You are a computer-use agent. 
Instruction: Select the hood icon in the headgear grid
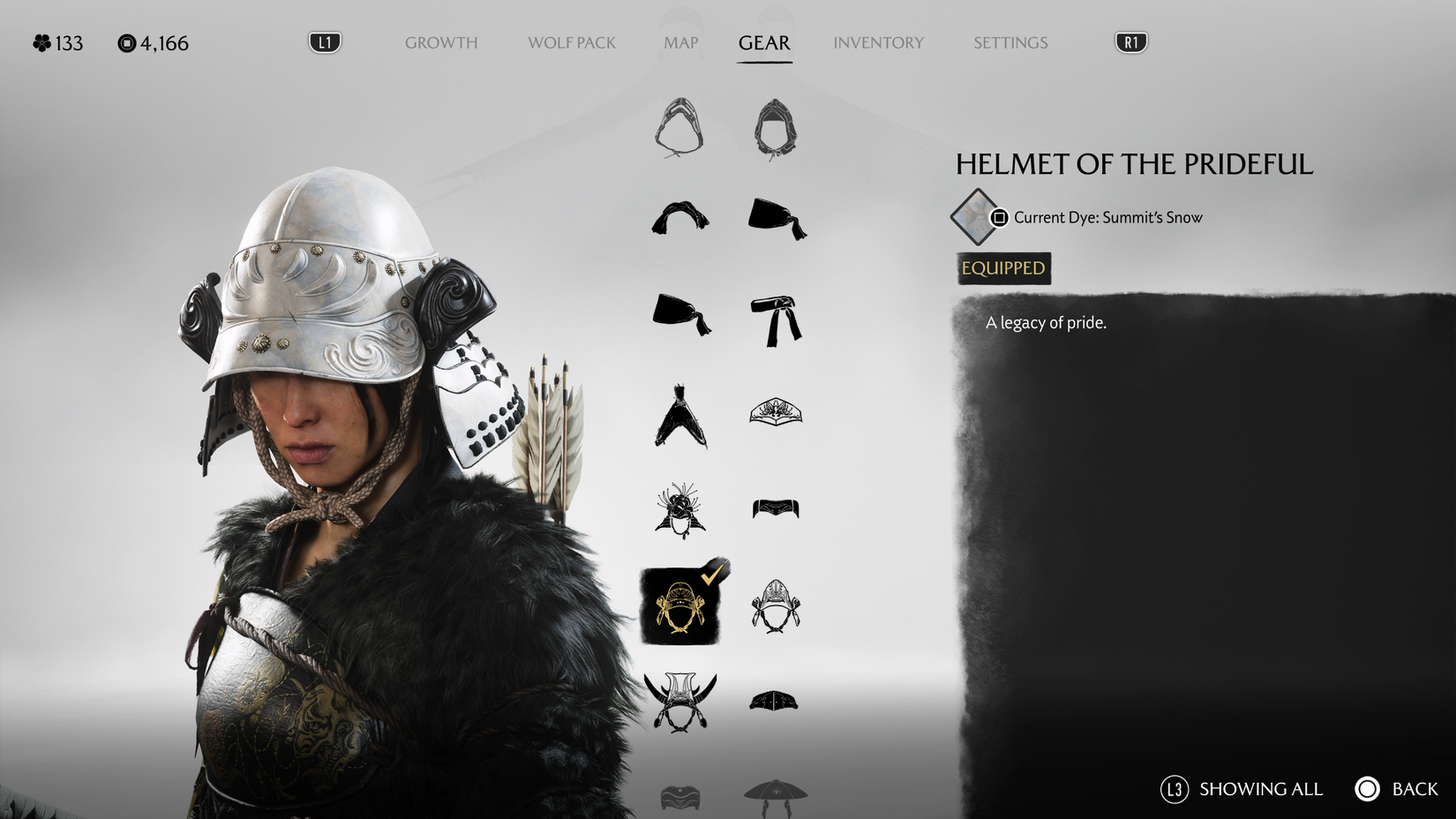click(679, 128)
